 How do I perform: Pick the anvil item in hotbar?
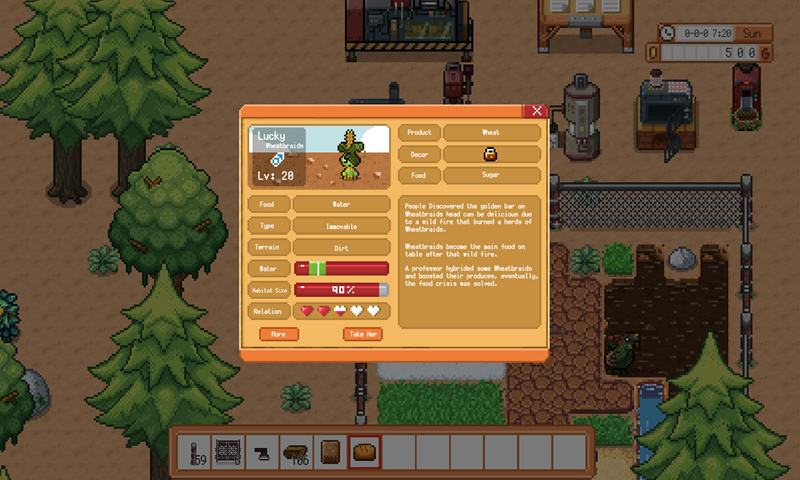(x=263, y=452)
